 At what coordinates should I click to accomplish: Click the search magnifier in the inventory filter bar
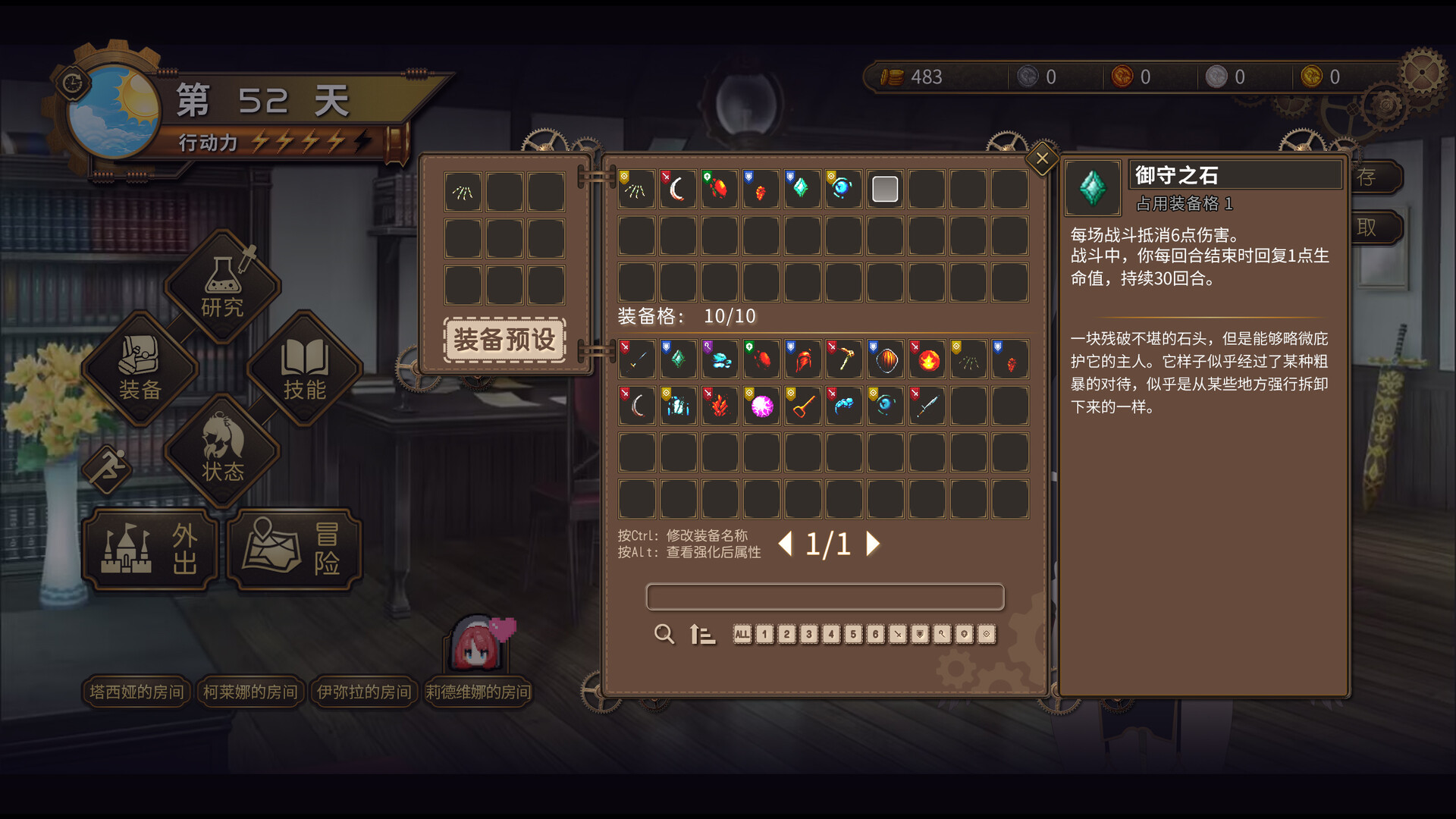664,635
